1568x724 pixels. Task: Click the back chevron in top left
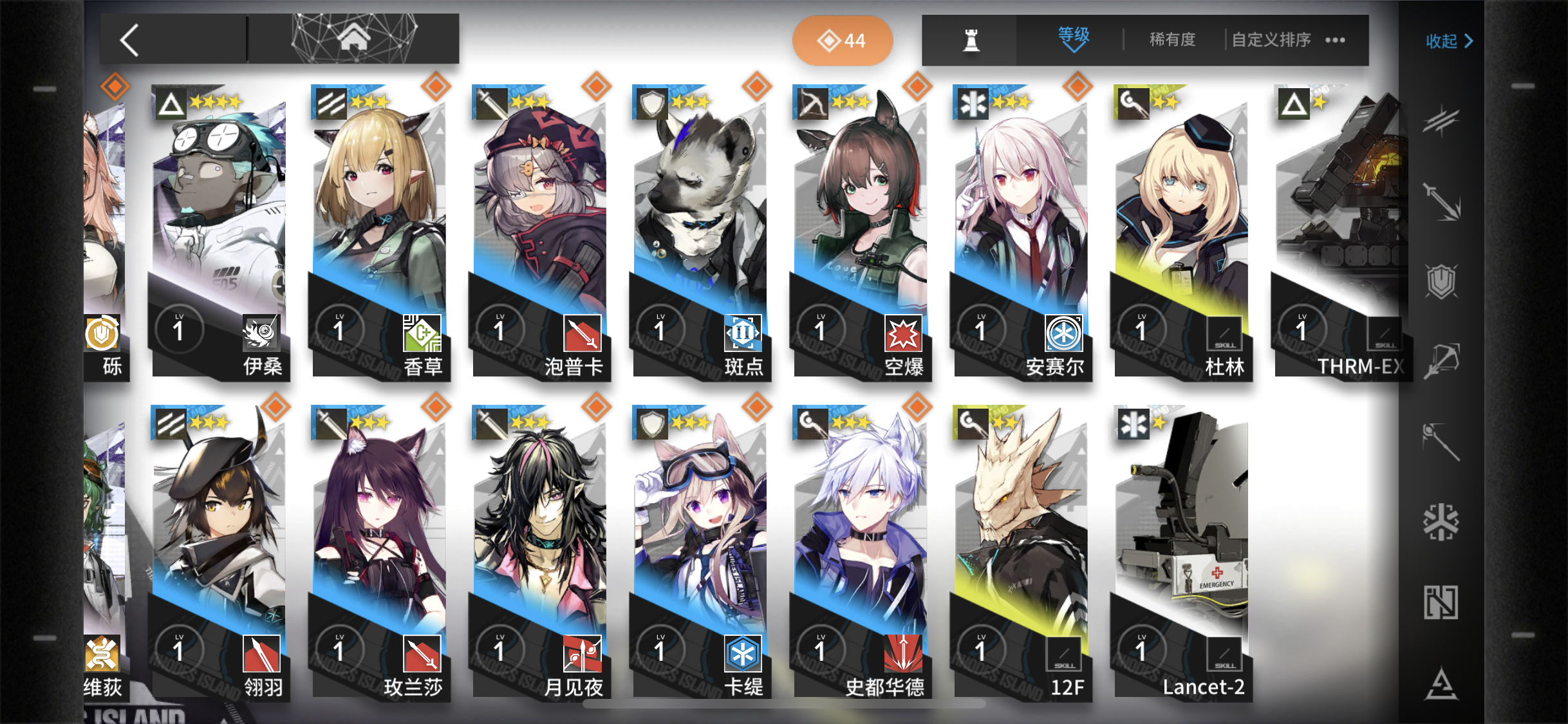coord(128,39)
